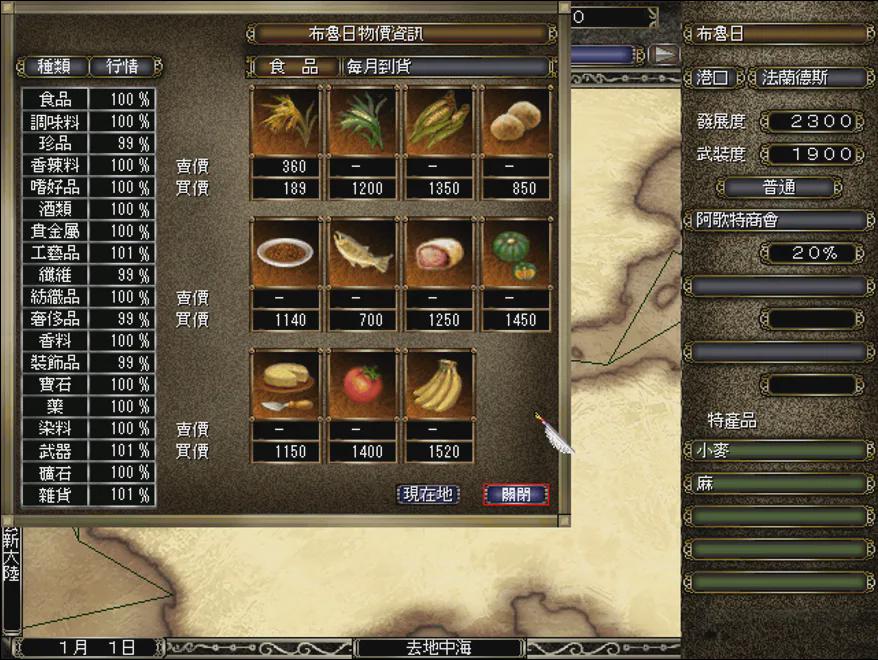Select the bananas item icon
Image resolution: width=878 pixels, height=660 pixels.
(440, 385)
